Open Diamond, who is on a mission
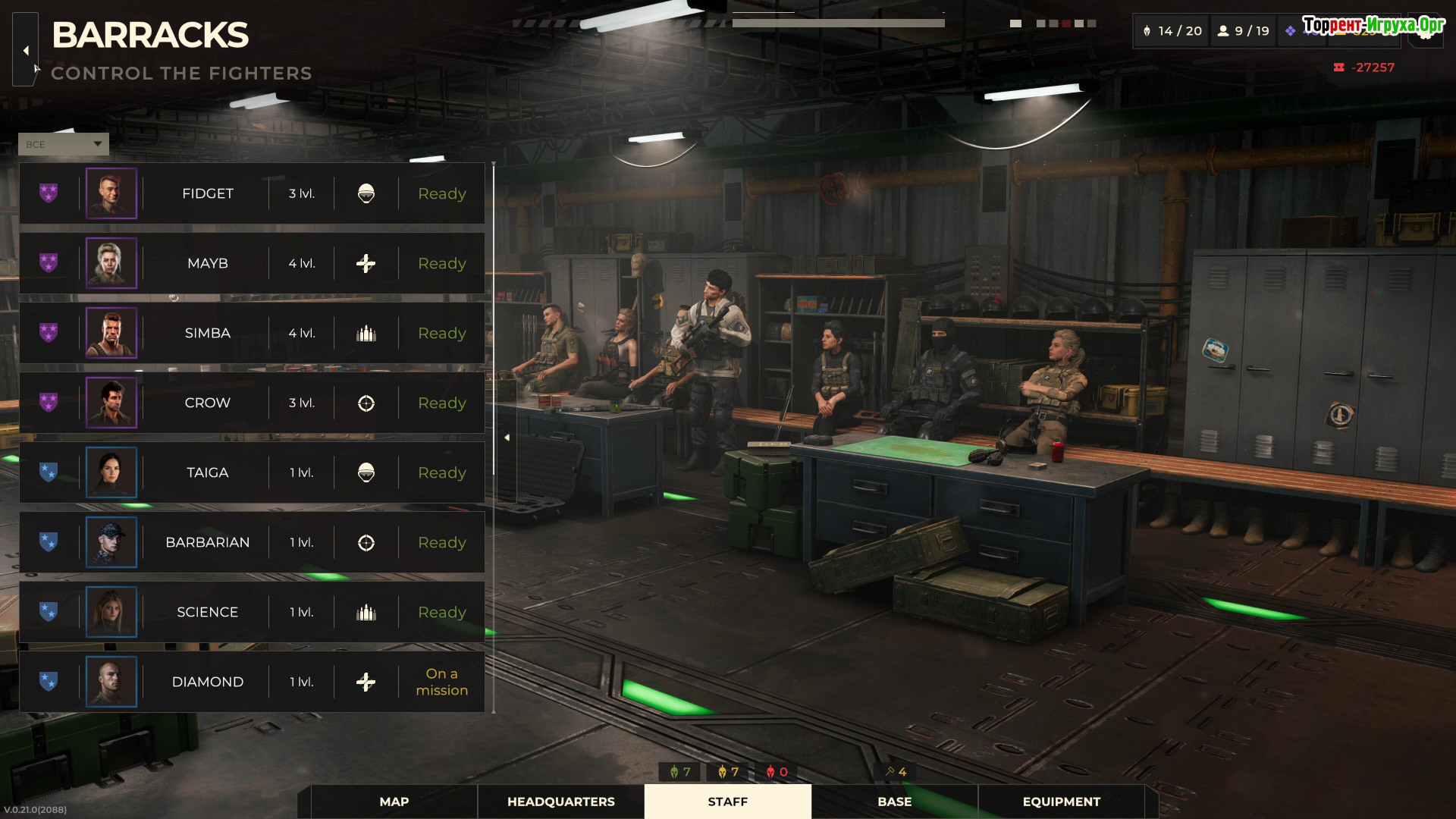The width and height of the screenshot is (1456, 819). pos(207,682)
